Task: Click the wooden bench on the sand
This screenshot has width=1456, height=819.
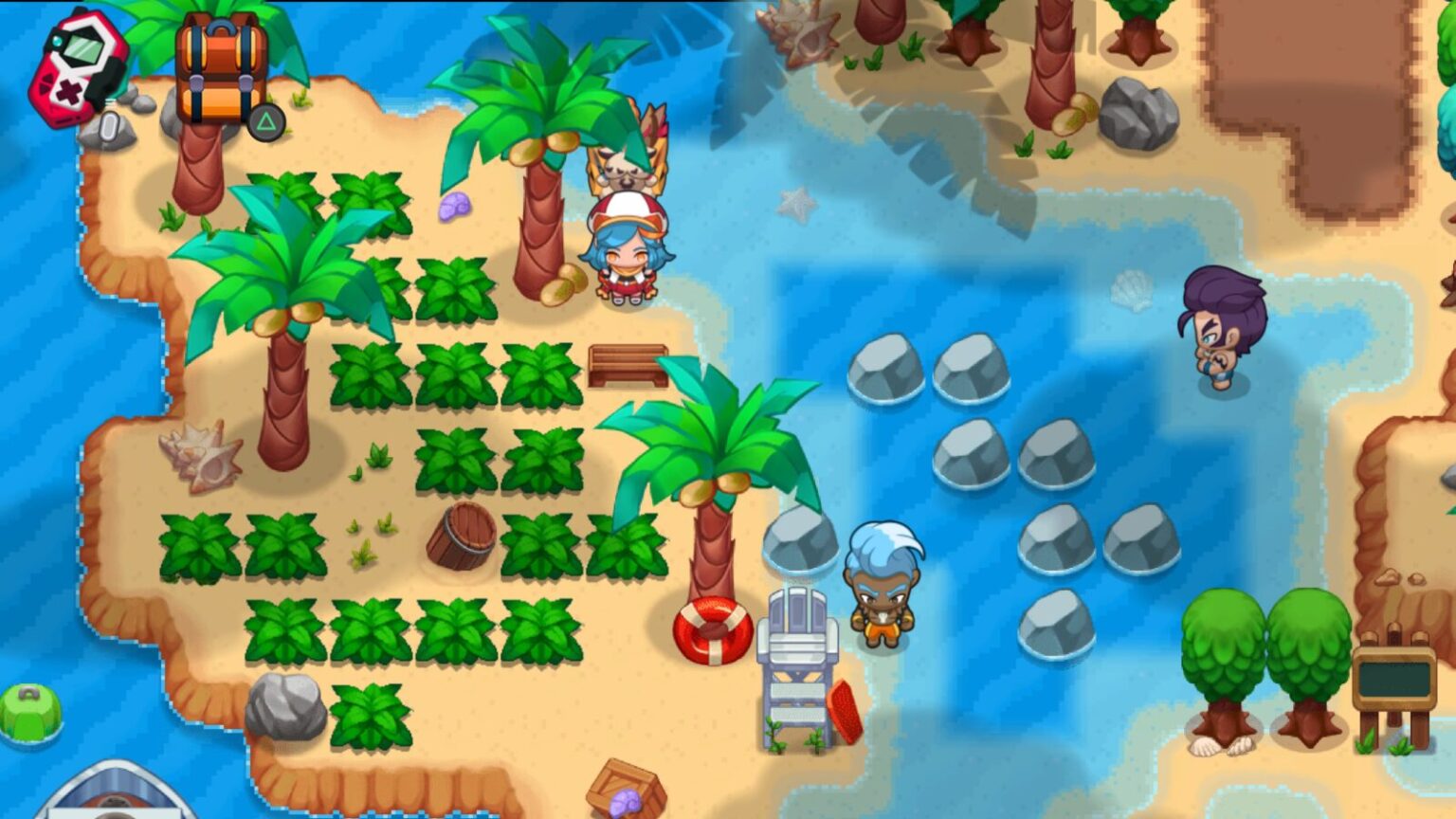Action: click(628, 364)
